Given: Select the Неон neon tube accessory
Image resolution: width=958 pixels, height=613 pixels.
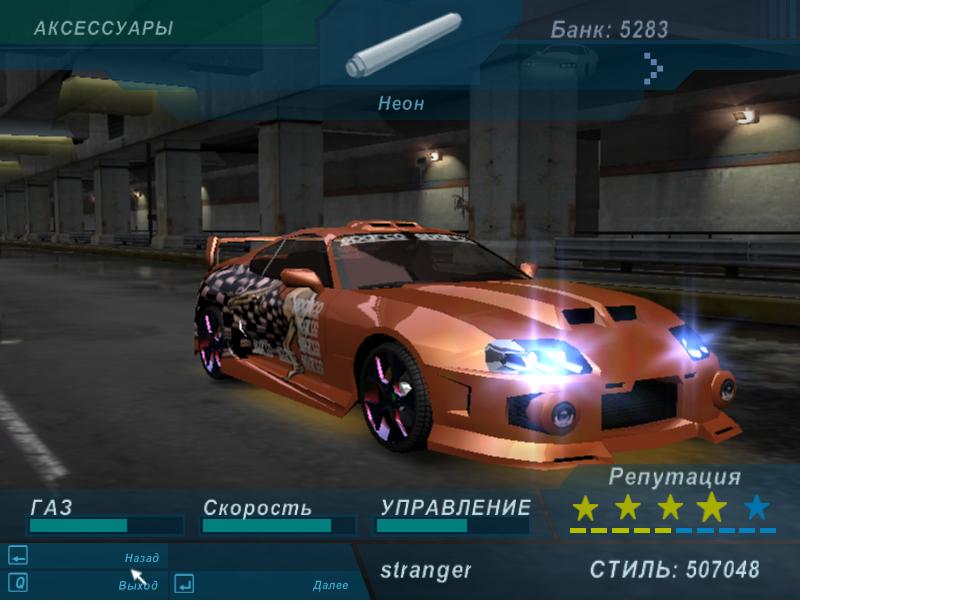Looking at the screenshot, I should coord(402,46).
